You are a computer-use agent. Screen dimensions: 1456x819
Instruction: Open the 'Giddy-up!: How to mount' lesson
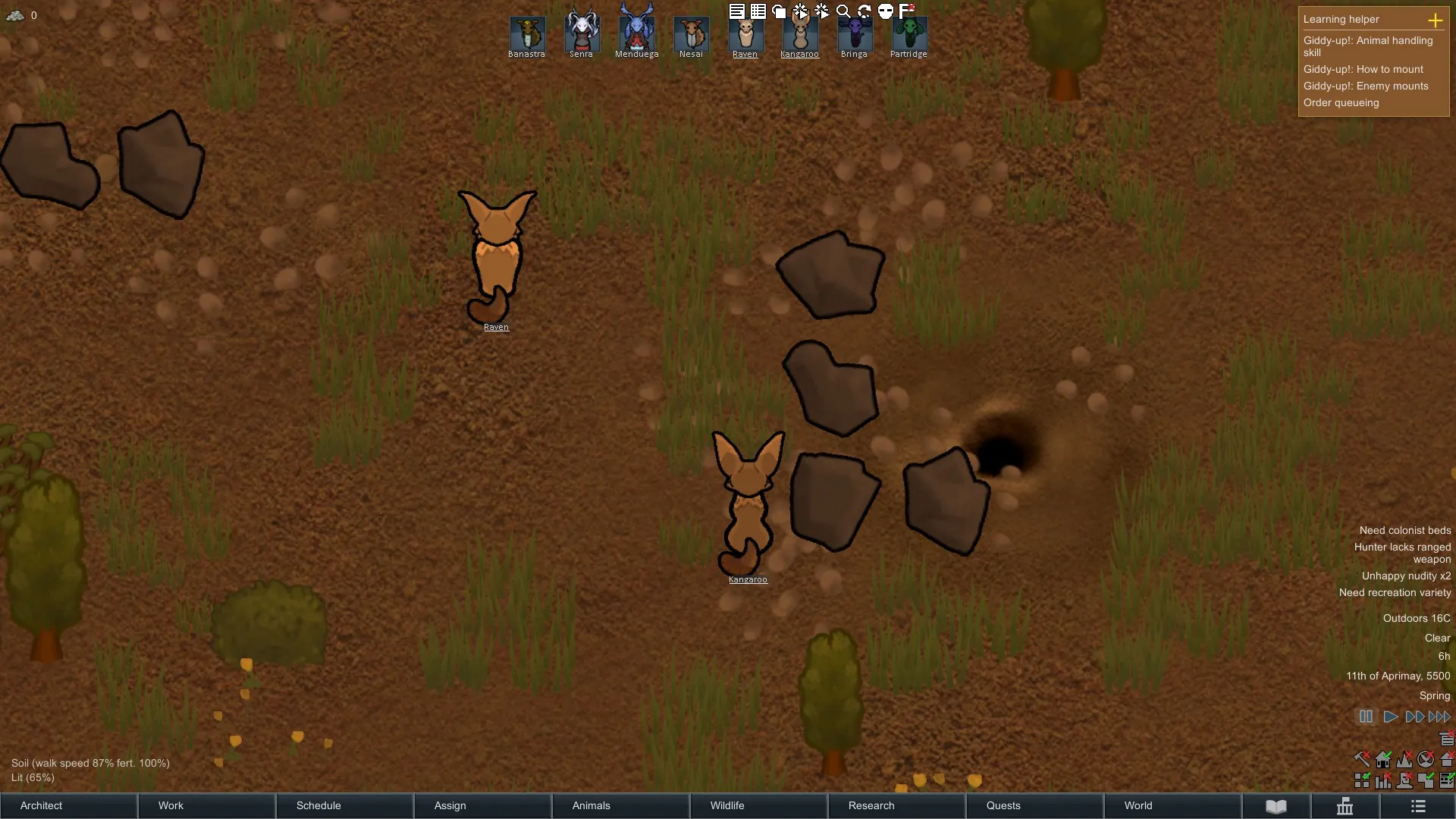[1363, 70]
